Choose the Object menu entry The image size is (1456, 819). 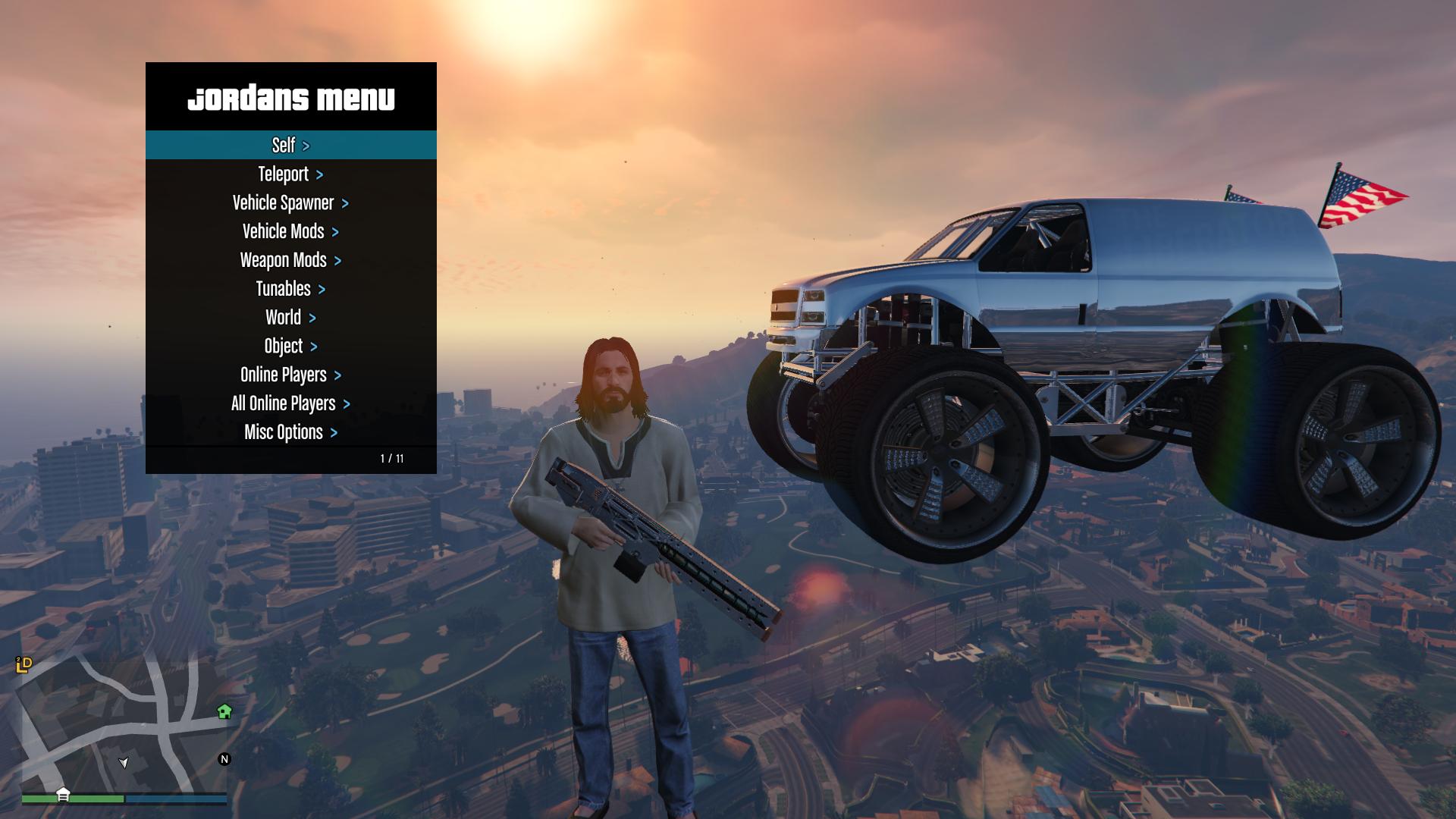290,347
